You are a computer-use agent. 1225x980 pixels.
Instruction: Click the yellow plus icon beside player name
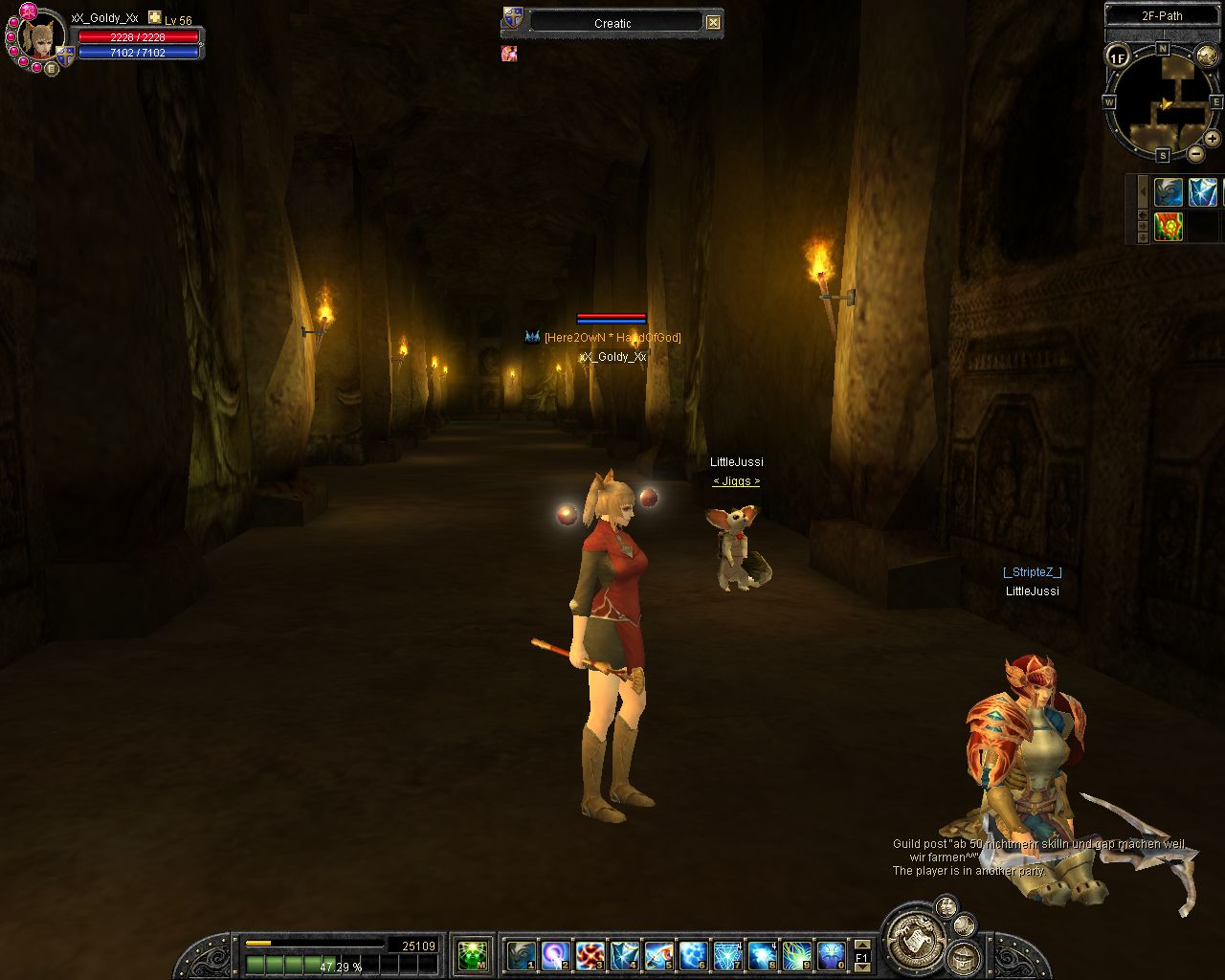pos(154,17)
